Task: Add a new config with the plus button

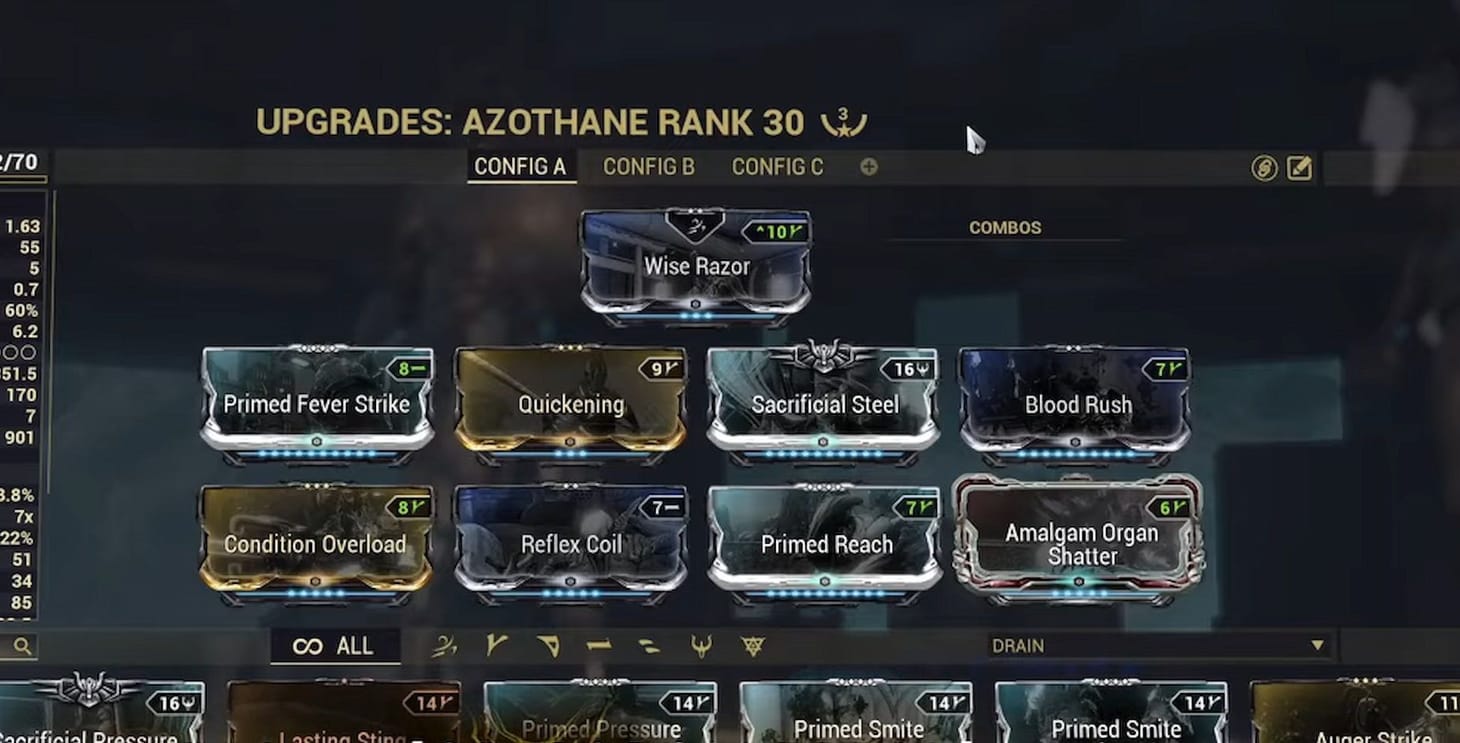Action: (868, 167)
